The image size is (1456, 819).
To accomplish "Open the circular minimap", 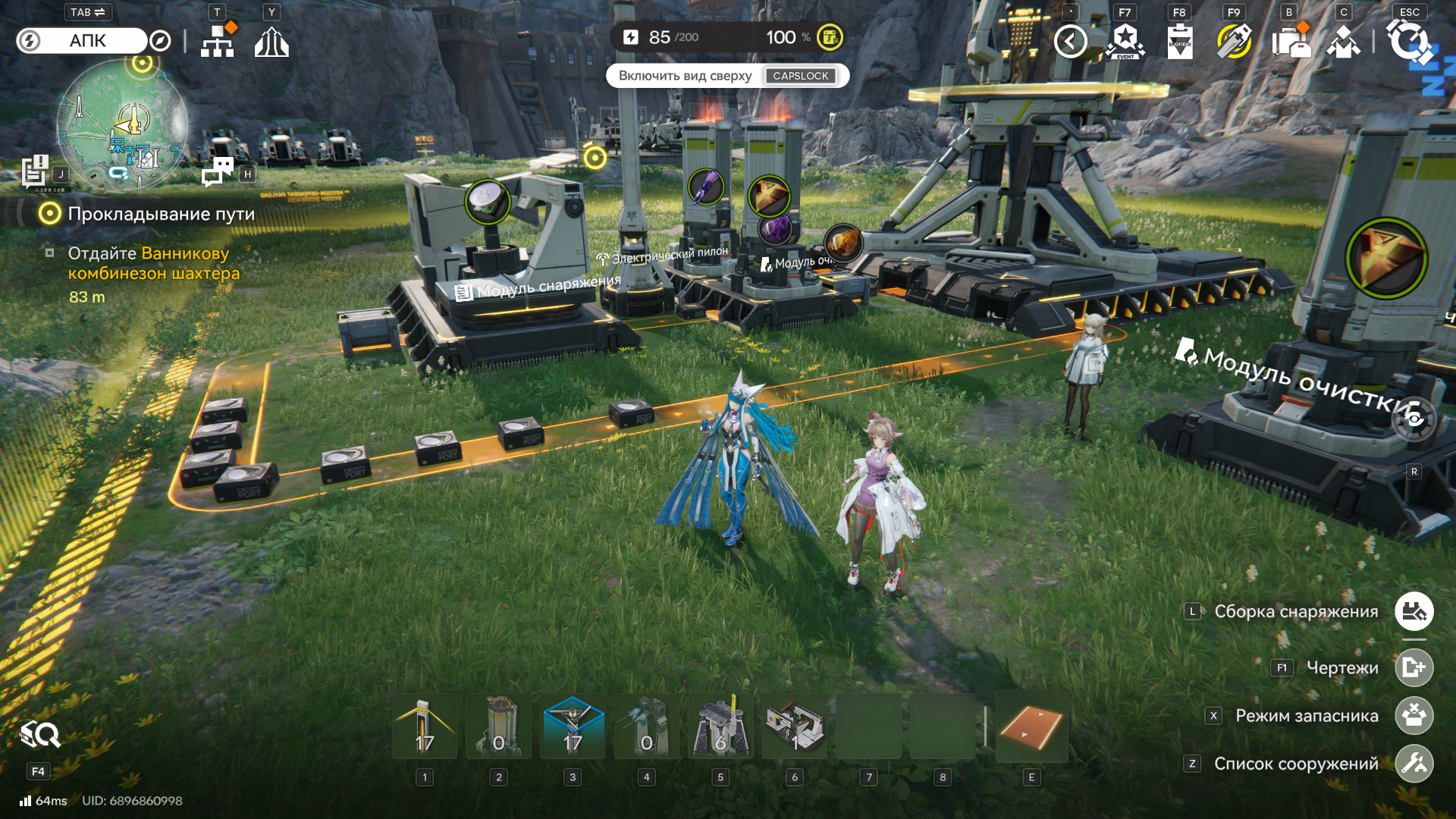I will click(x=123, y=125).
